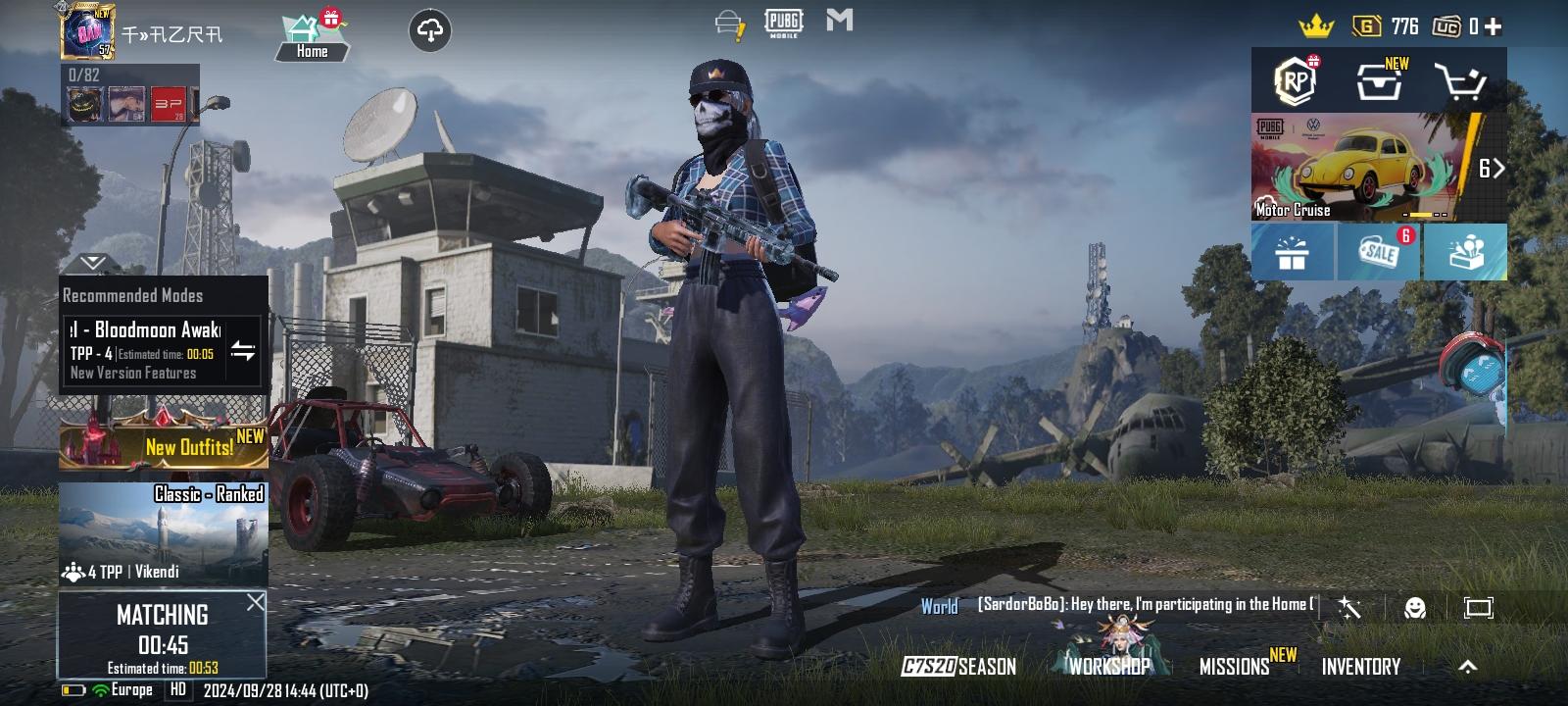Go to the Home hub
1568x706 pixels.
(x=312, y=38)
